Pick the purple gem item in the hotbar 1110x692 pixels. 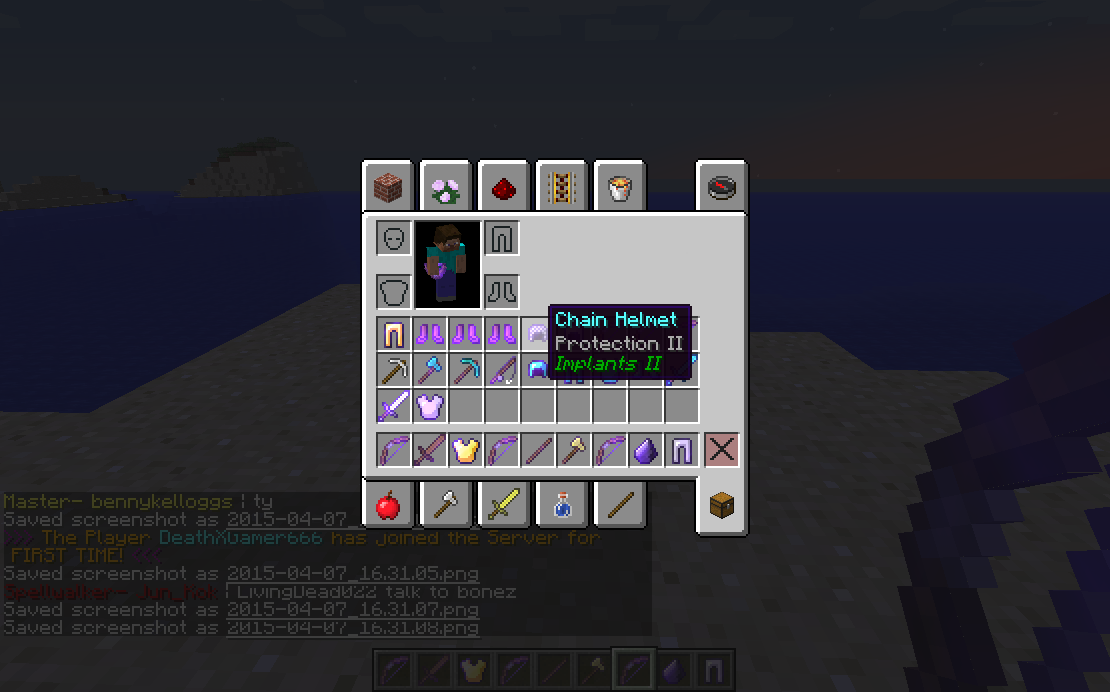pyautogui.click(x=646, y=450)
